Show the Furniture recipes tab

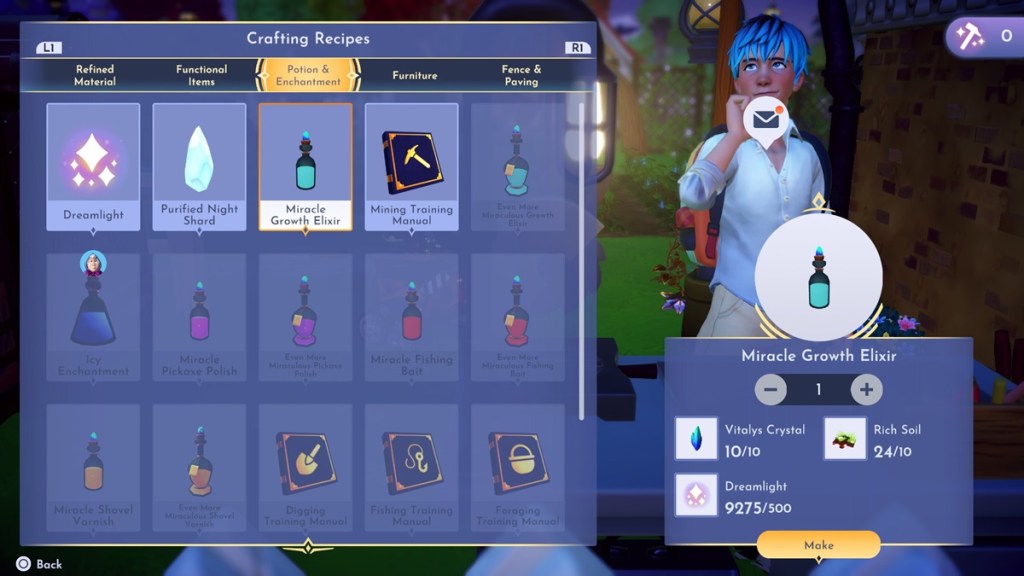click(x=415, y=75)
